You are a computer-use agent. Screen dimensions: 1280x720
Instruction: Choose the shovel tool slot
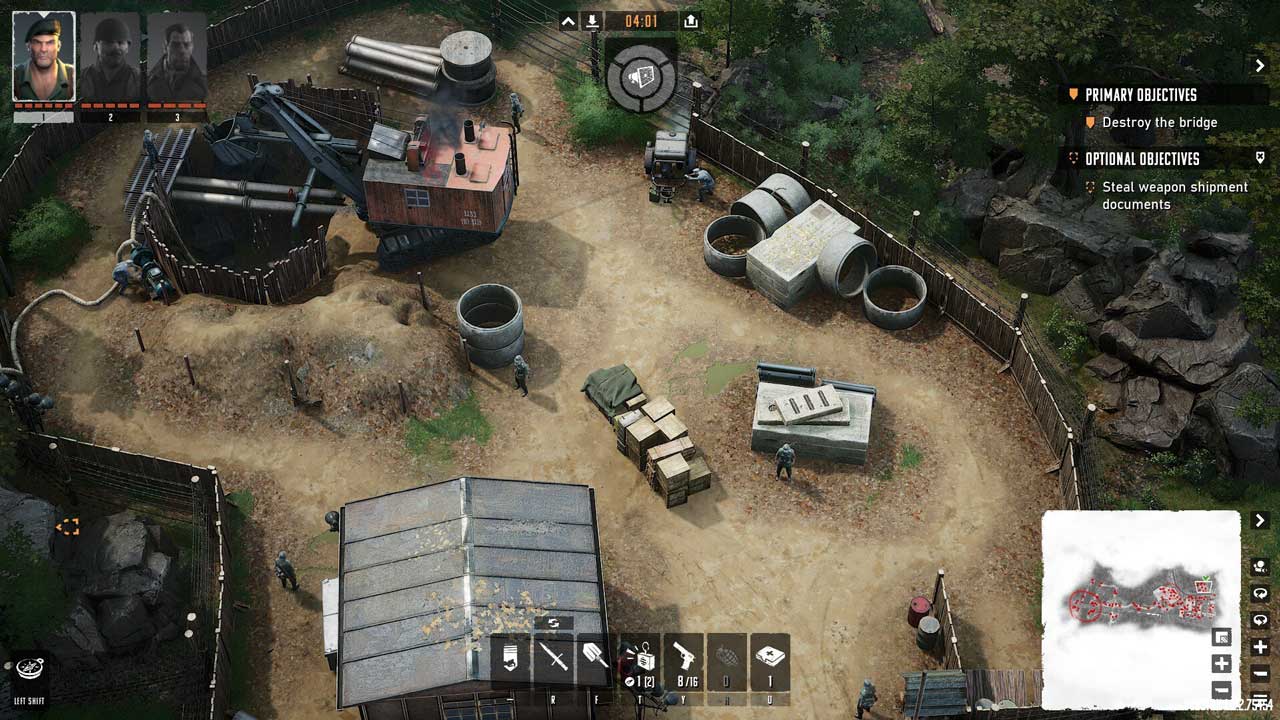click(595, 659)
